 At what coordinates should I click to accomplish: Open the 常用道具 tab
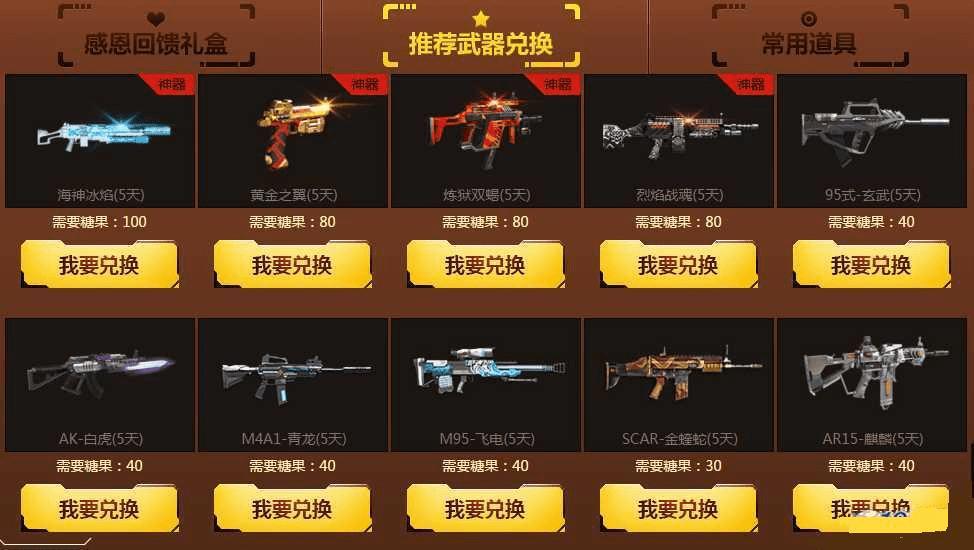point(808,44)
